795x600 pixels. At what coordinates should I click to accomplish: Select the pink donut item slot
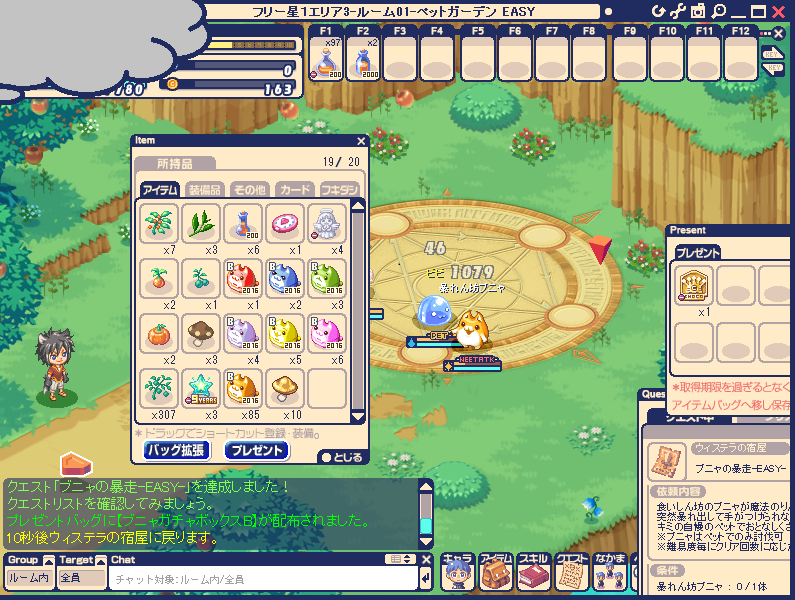click(284, 222)
